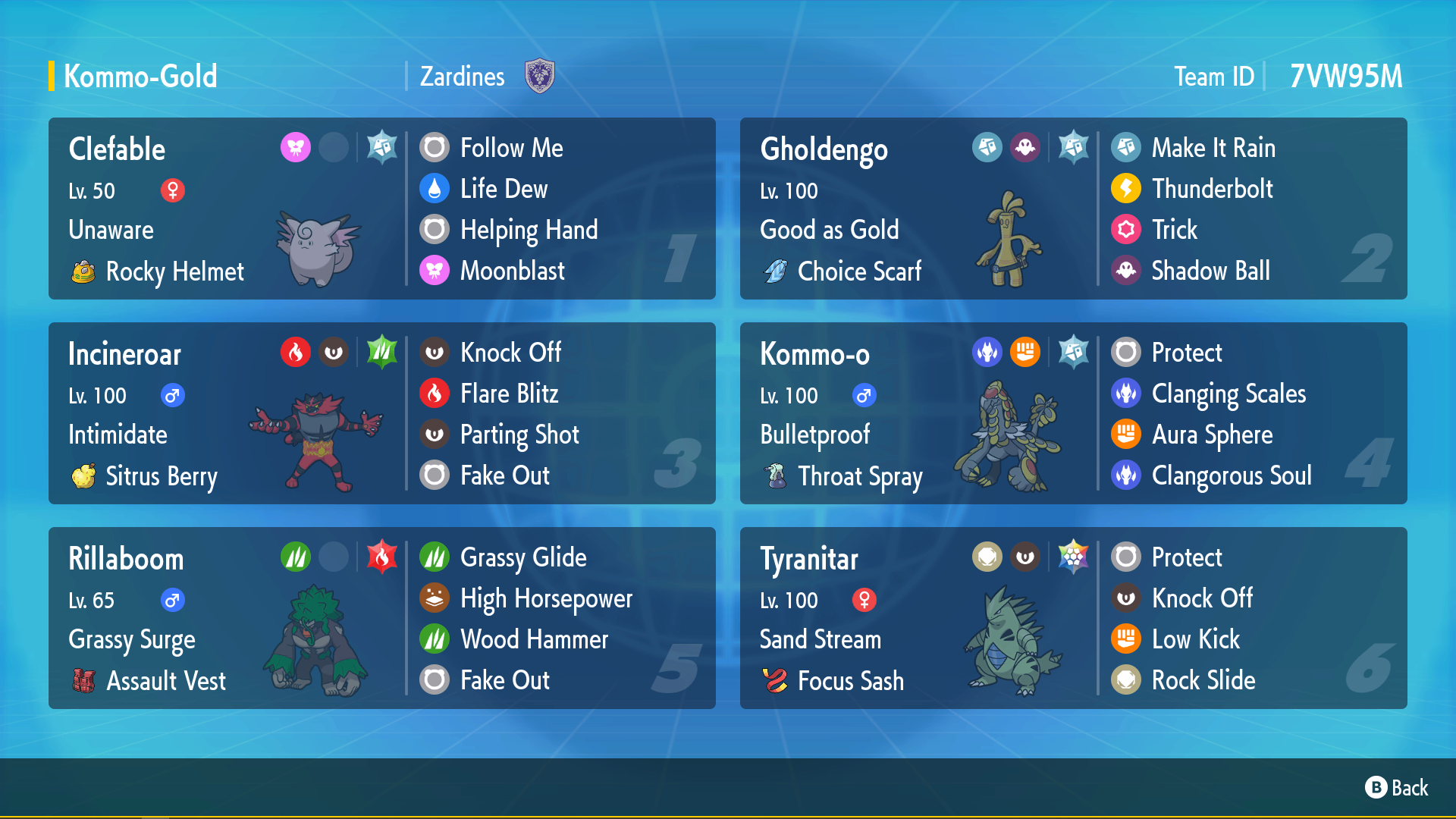Open the Rillaboom team card
Image resolution: width=1456 pixels, height=819 pixels.
tap(381, 618)
